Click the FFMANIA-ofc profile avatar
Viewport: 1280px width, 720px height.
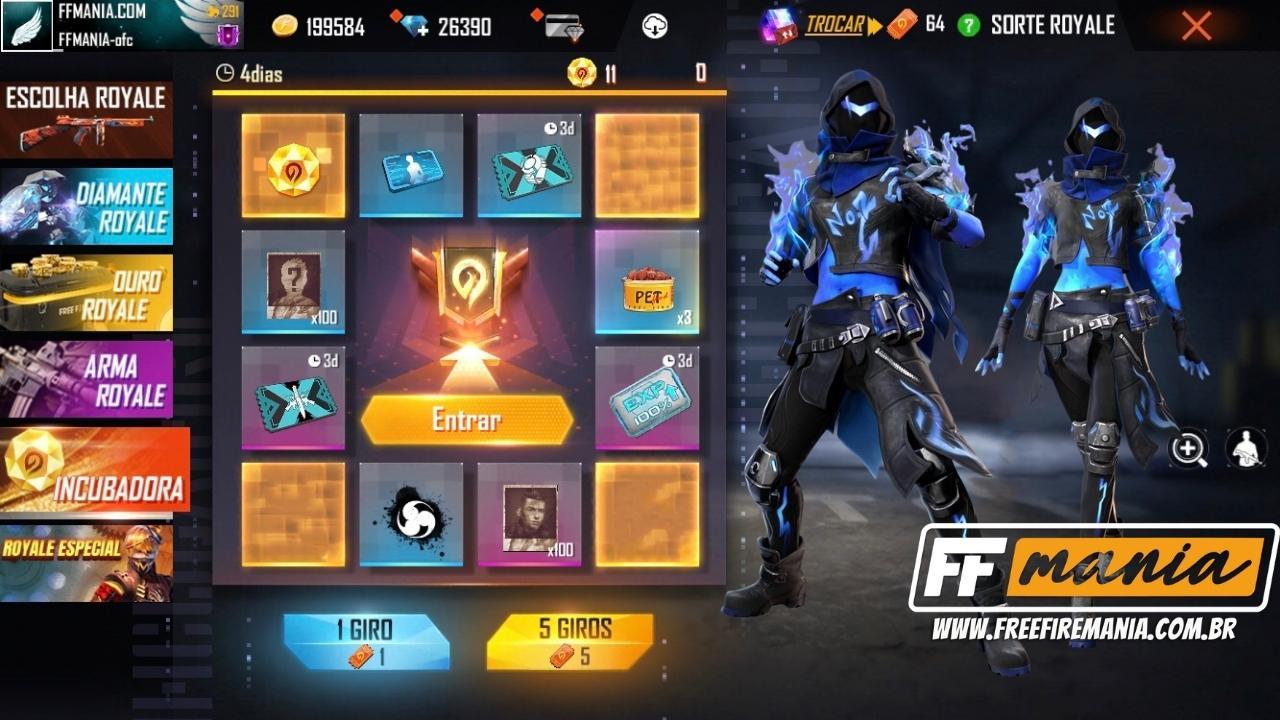[28, 25]
